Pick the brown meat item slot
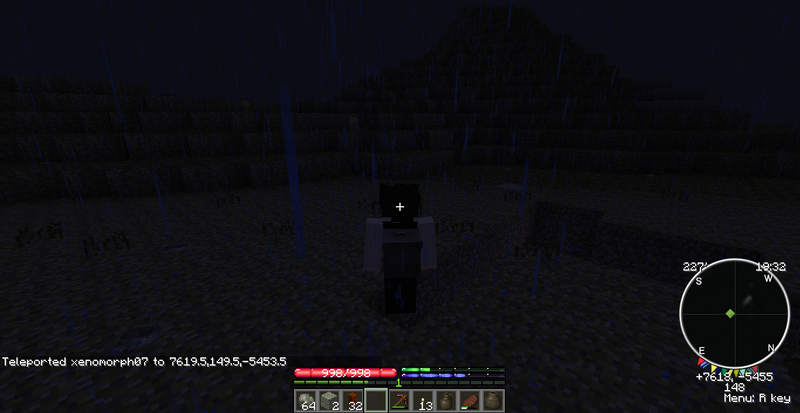This screenshot has width=800, height=413. pyautogui.click(x=467, y=401)
